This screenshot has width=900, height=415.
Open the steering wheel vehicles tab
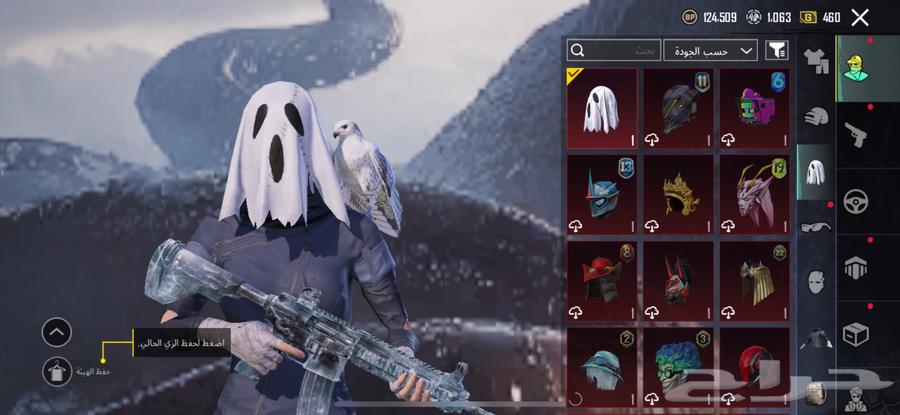856,200
